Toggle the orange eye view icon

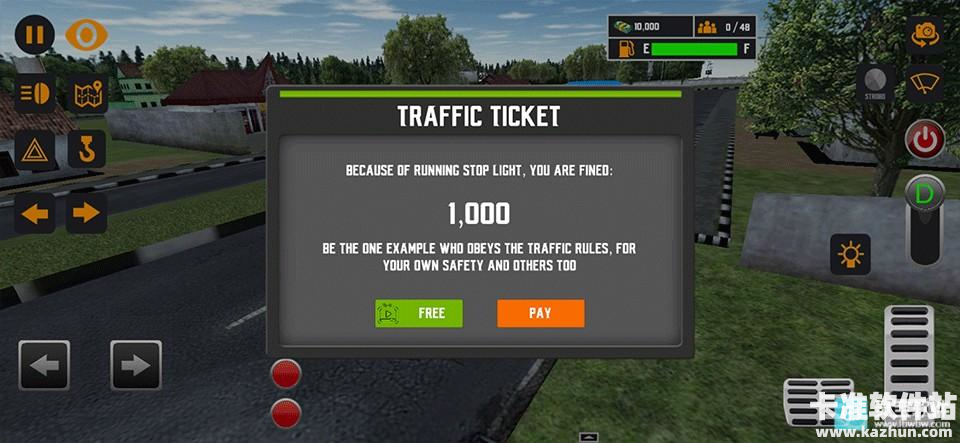pyautogui.click(x=86, y=35)
